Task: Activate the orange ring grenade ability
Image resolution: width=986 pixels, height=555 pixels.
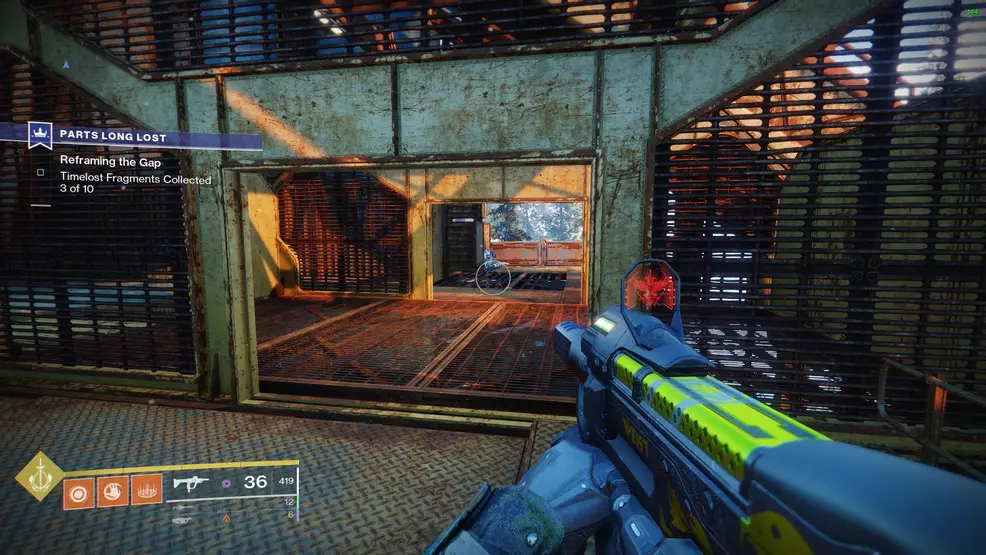Action: [x=79, y=490]
